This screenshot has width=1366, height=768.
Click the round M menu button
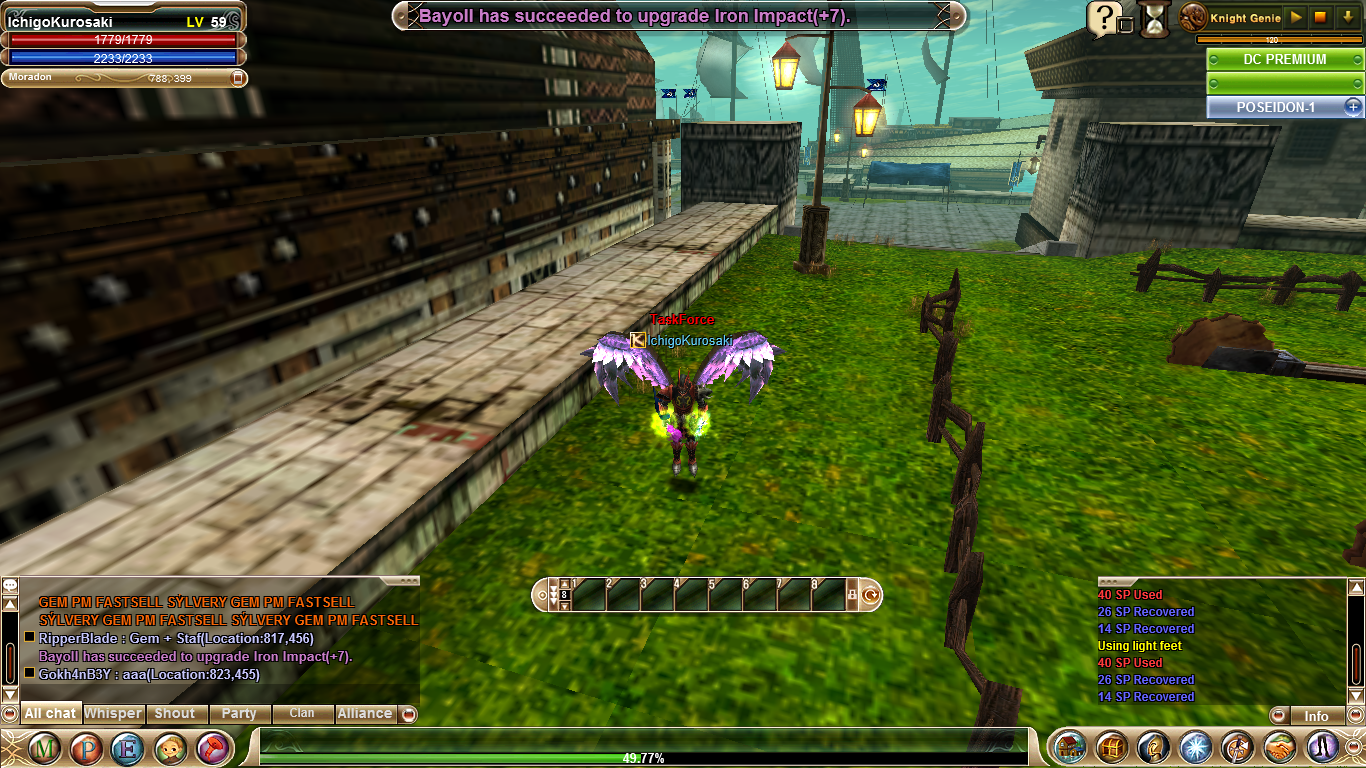[x=44, y=747]
